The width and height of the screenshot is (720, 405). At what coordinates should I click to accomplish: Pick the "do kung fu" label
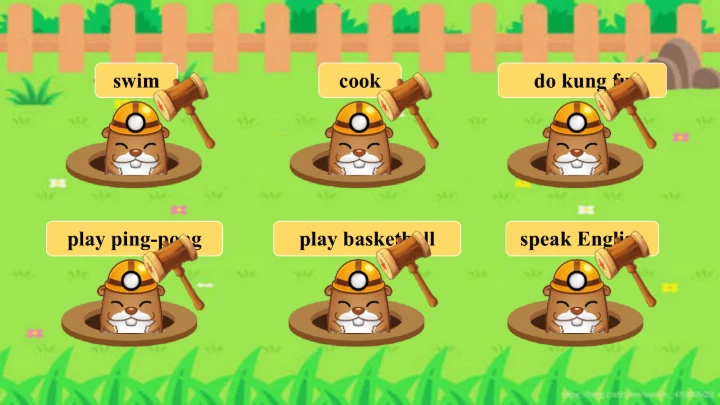tap(570, 81)
